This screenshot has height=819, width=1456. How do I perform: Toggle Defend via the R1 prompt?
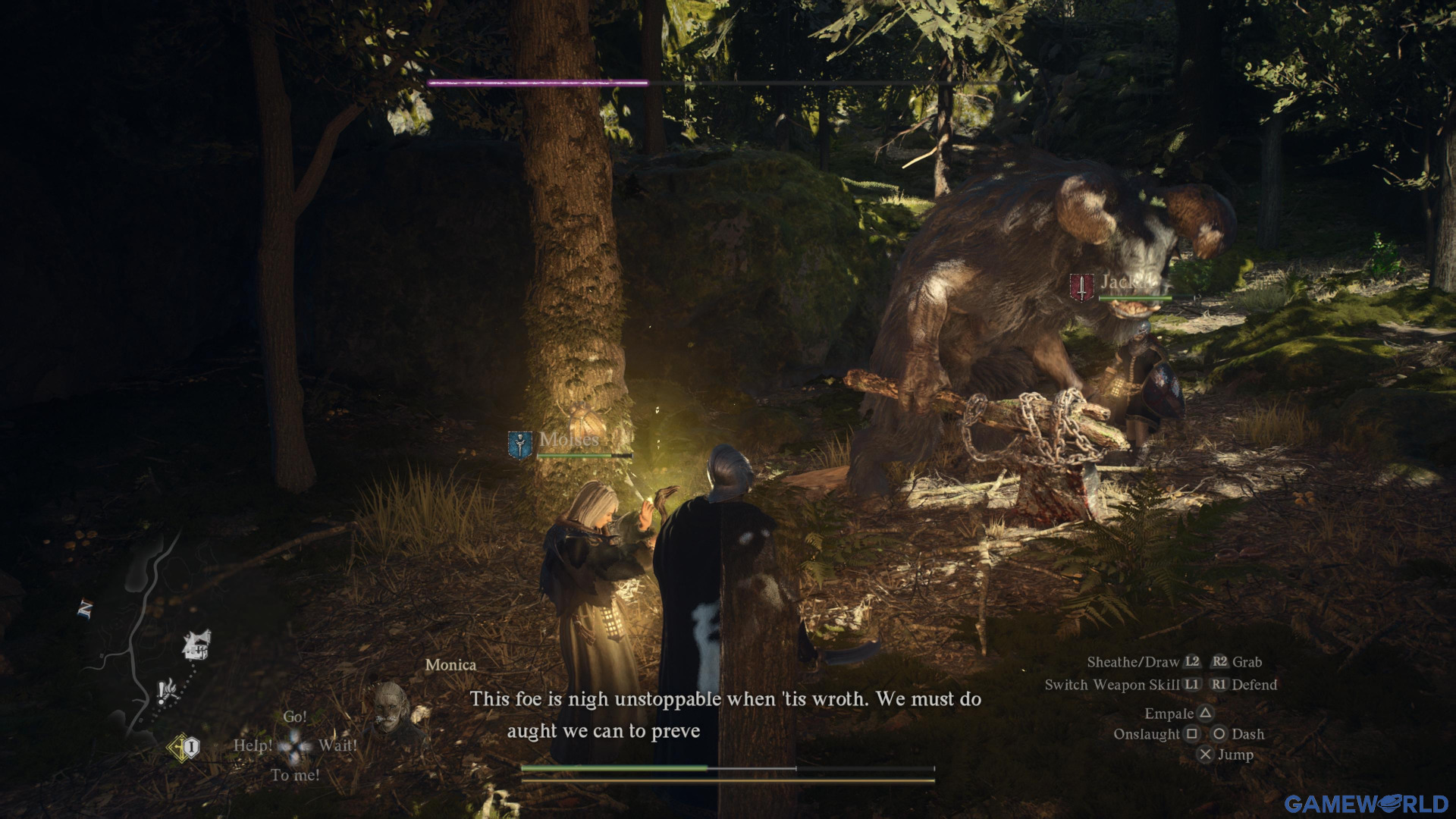1219,684
